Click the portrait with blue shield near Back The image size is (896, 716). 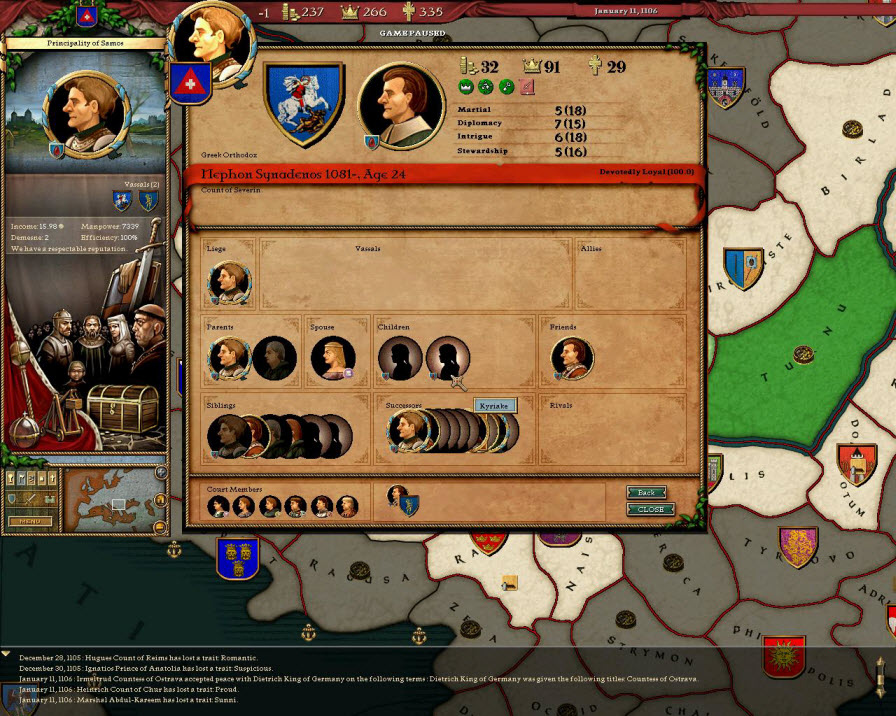tap(401, 498)
